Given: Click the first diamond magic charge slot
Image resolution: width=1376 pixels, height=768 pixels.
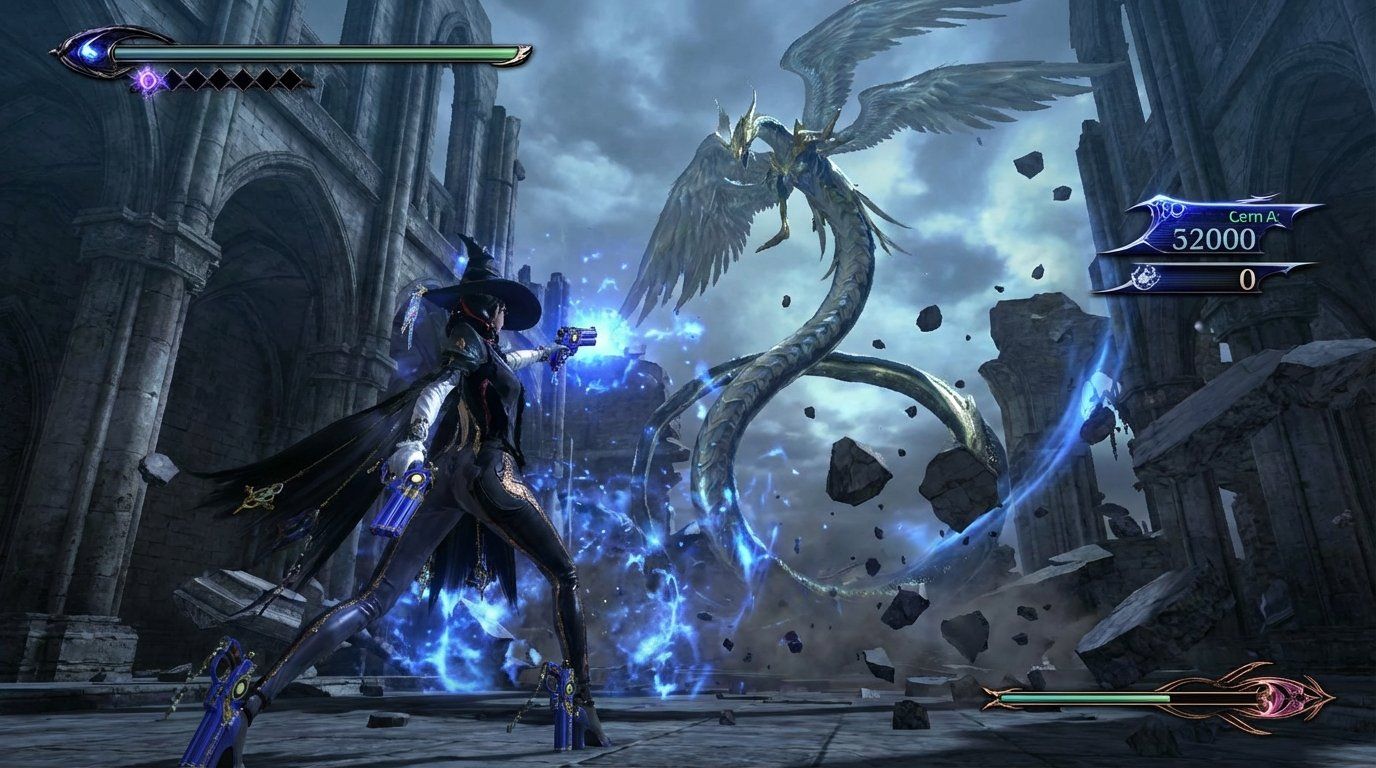Looking at the screenshot, I should [x=173, y=79].
